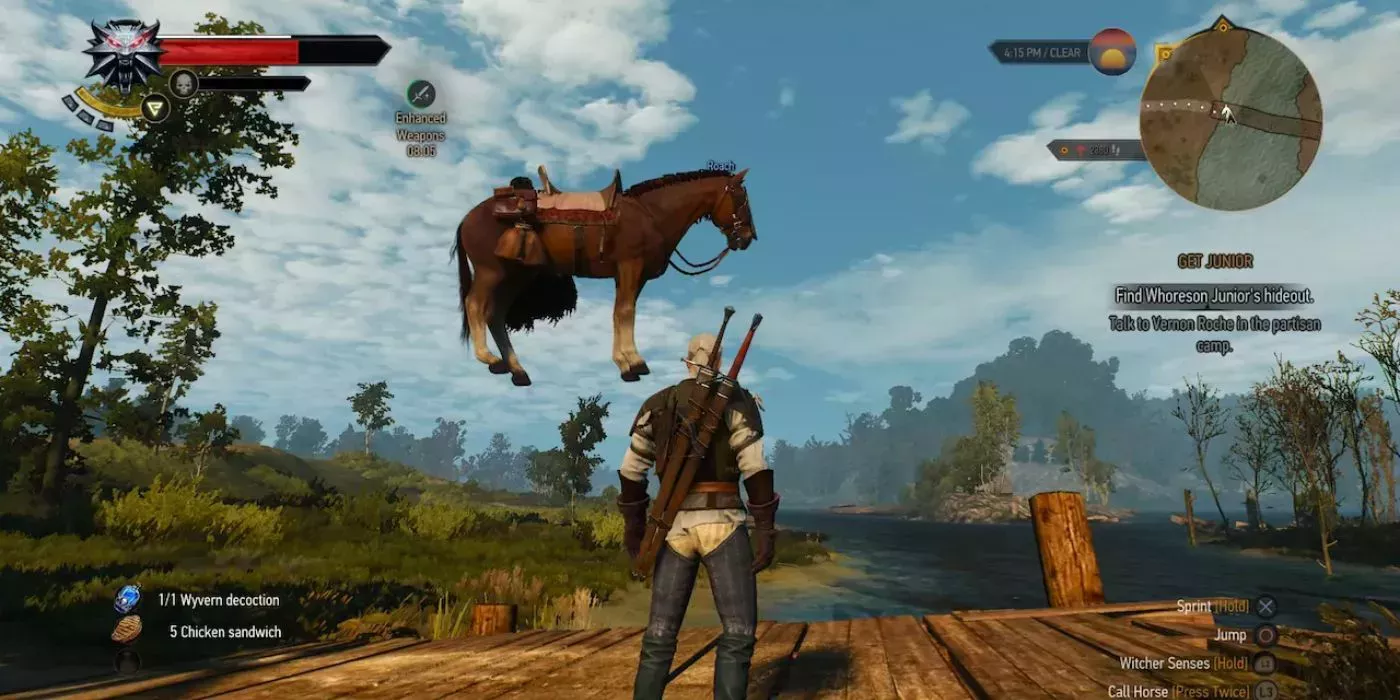
Task: Select the Wyvern decoction slot
Action: pyautogui.click(x=127, y=600)
